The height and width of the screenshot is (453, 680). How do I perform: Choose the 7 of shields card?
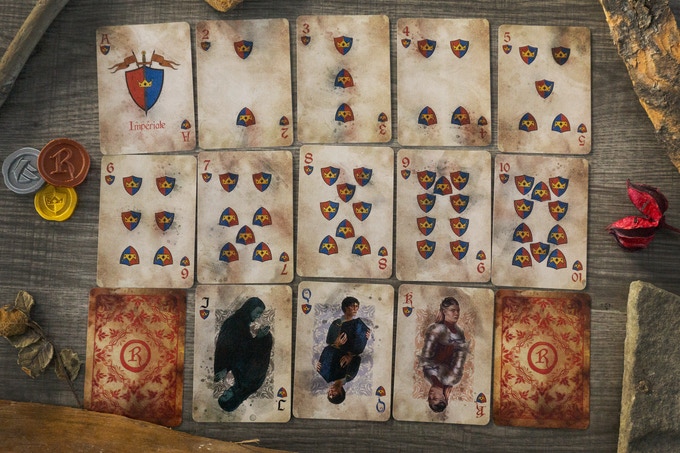click(245, 216)
